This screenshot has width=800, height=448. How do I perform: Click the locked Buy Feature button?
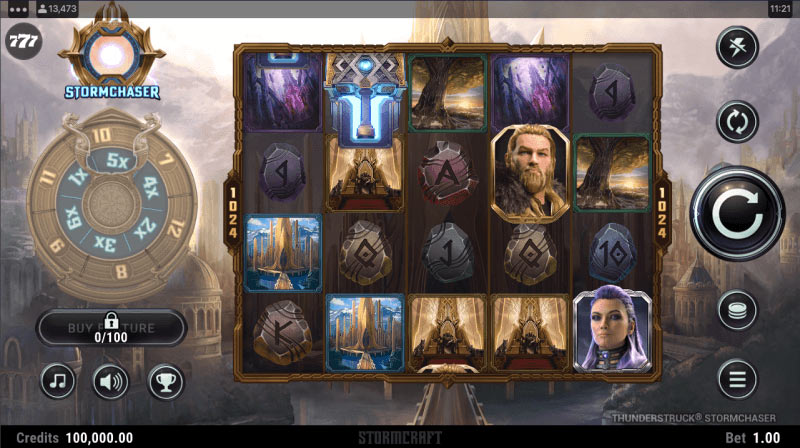click(x=111, y=327)
